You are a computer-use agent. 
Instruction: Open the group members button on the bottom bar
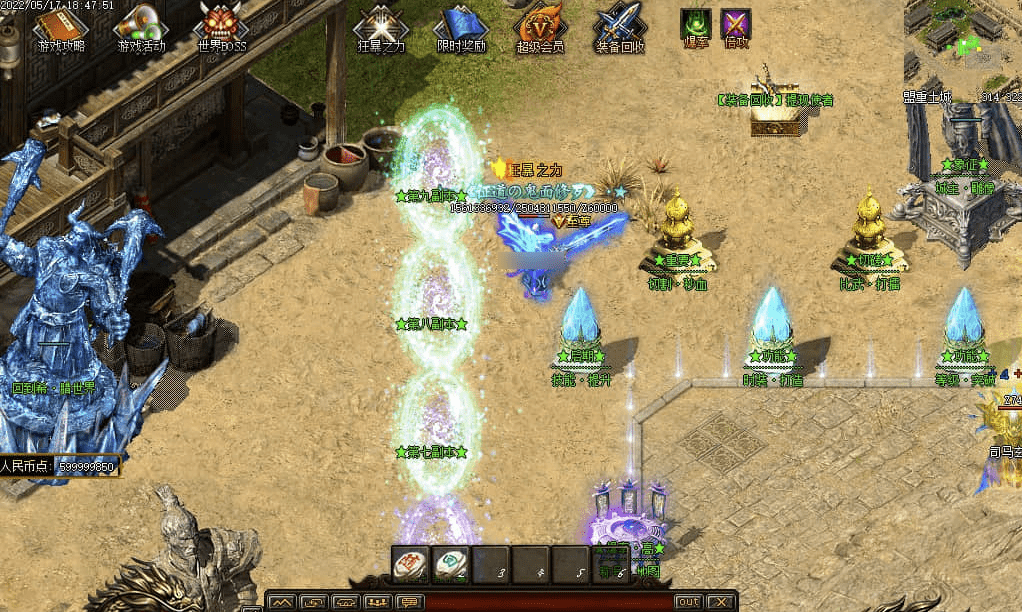(377, 602)
